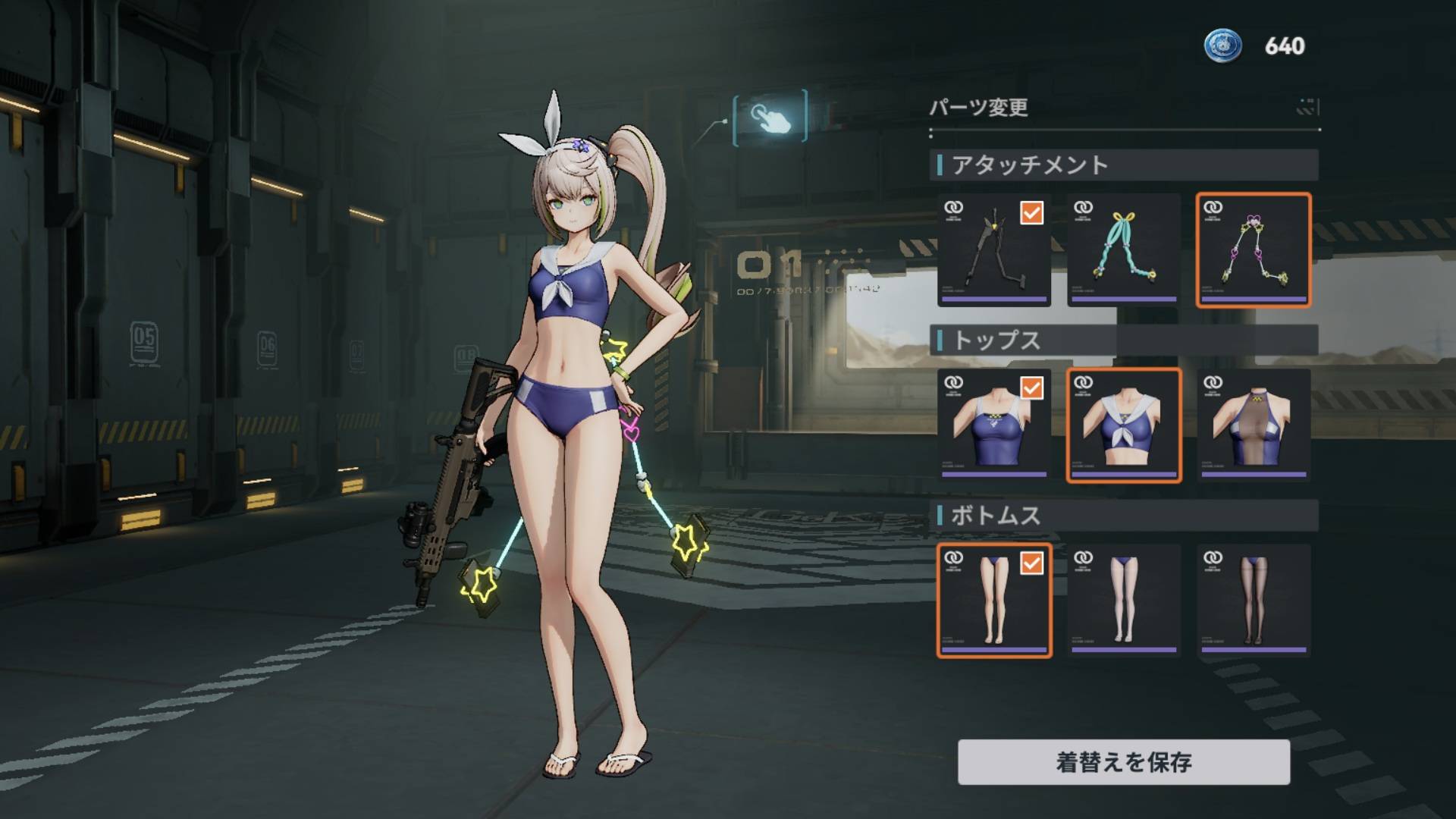This screenshot has height=819, width=1456.
Task: Select the black mechanical attachment
Action: tap(994, 250)
